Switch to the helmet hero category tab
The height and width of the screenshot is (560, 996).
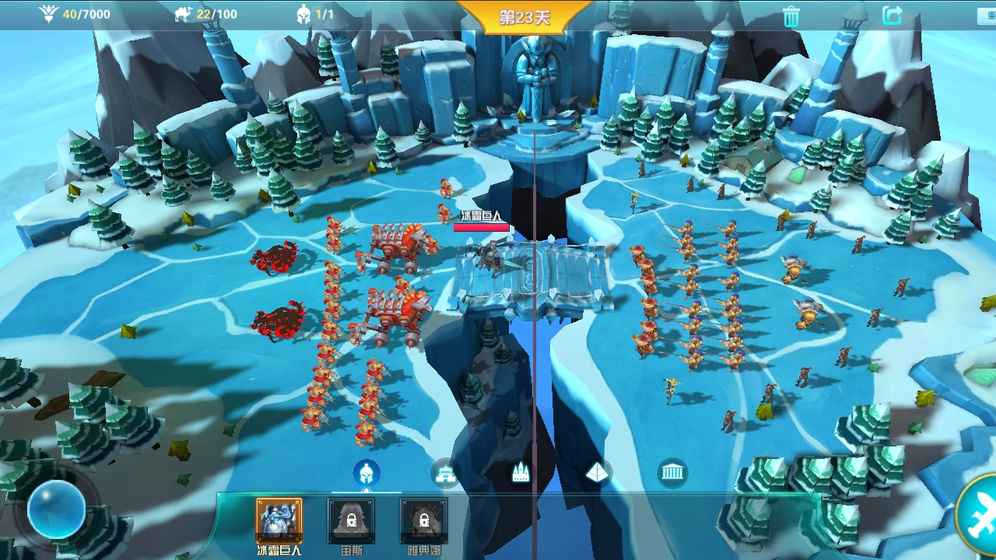366,472
